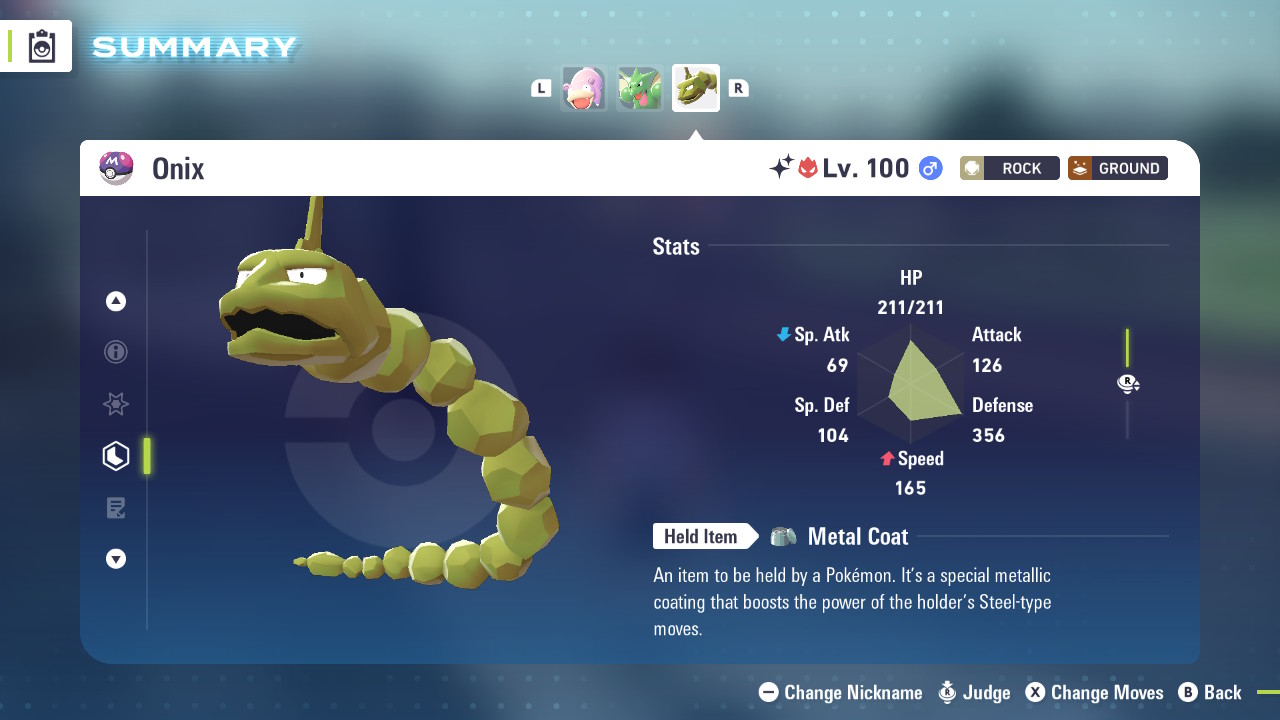1280x720 pixels.
Task: Click the Back button bottom-right
Action: [1210, 692]
